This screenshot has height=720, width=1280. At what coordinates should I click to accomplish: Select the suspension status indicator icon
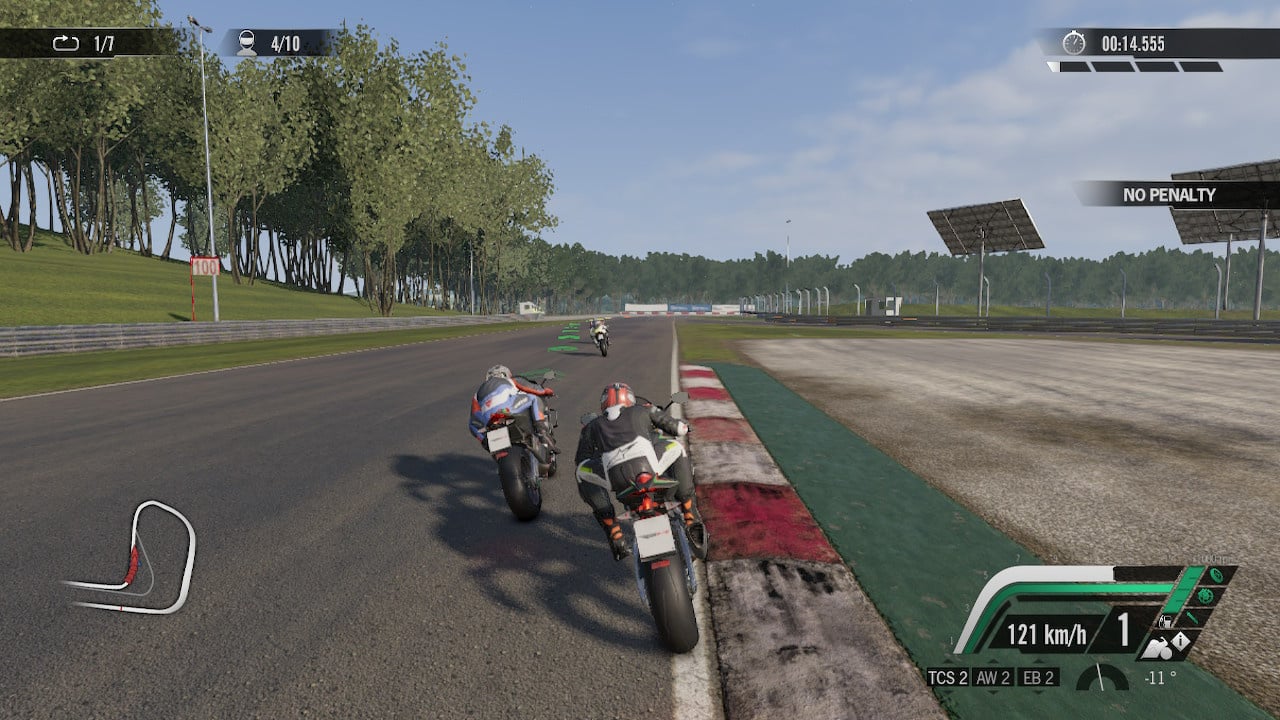click(1190, 617)
